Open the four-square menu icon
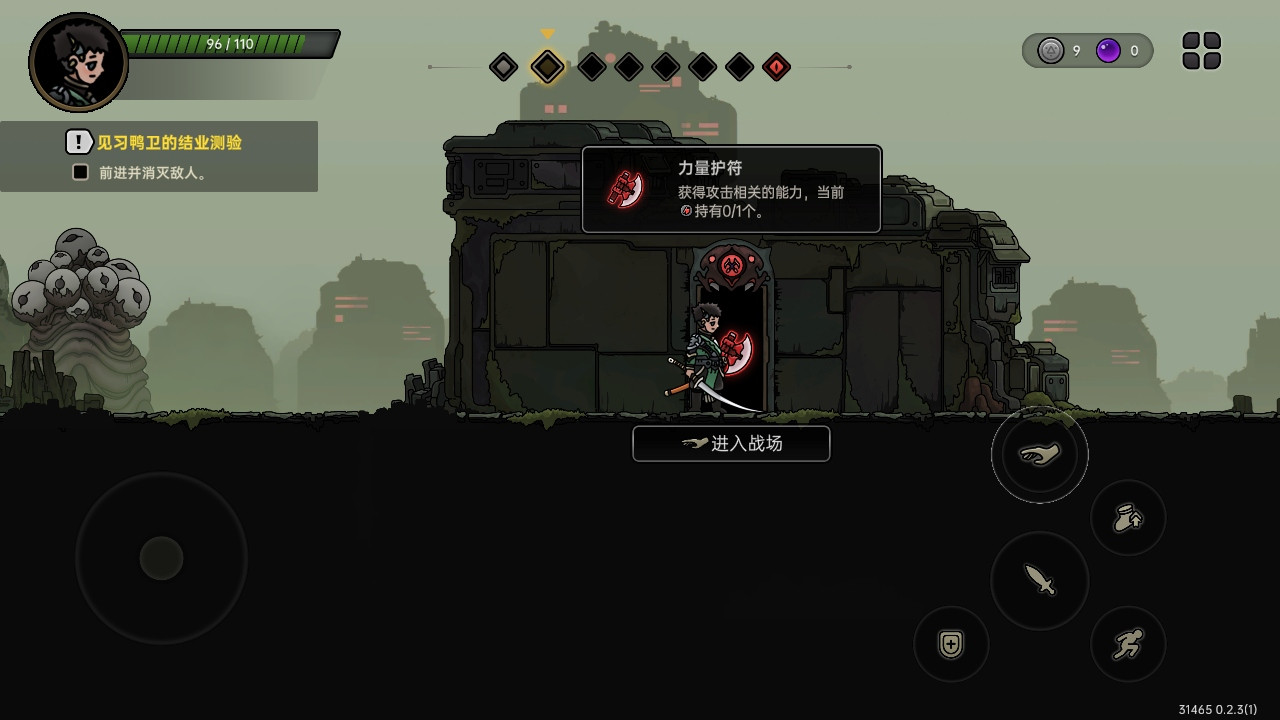This screenshot has height=720, width=1280. point(1201,51)
